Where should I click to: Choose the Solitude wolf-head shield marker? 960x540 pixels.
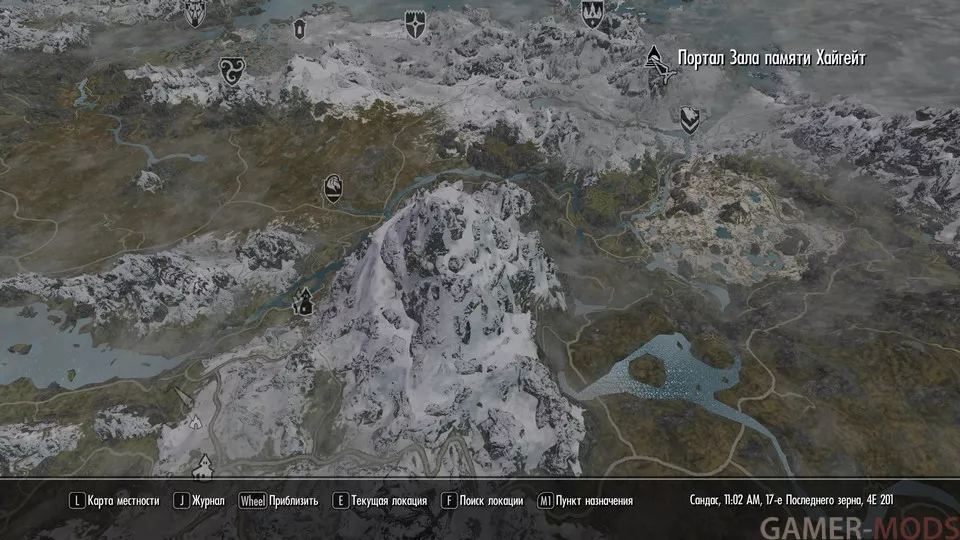(194, 11)
